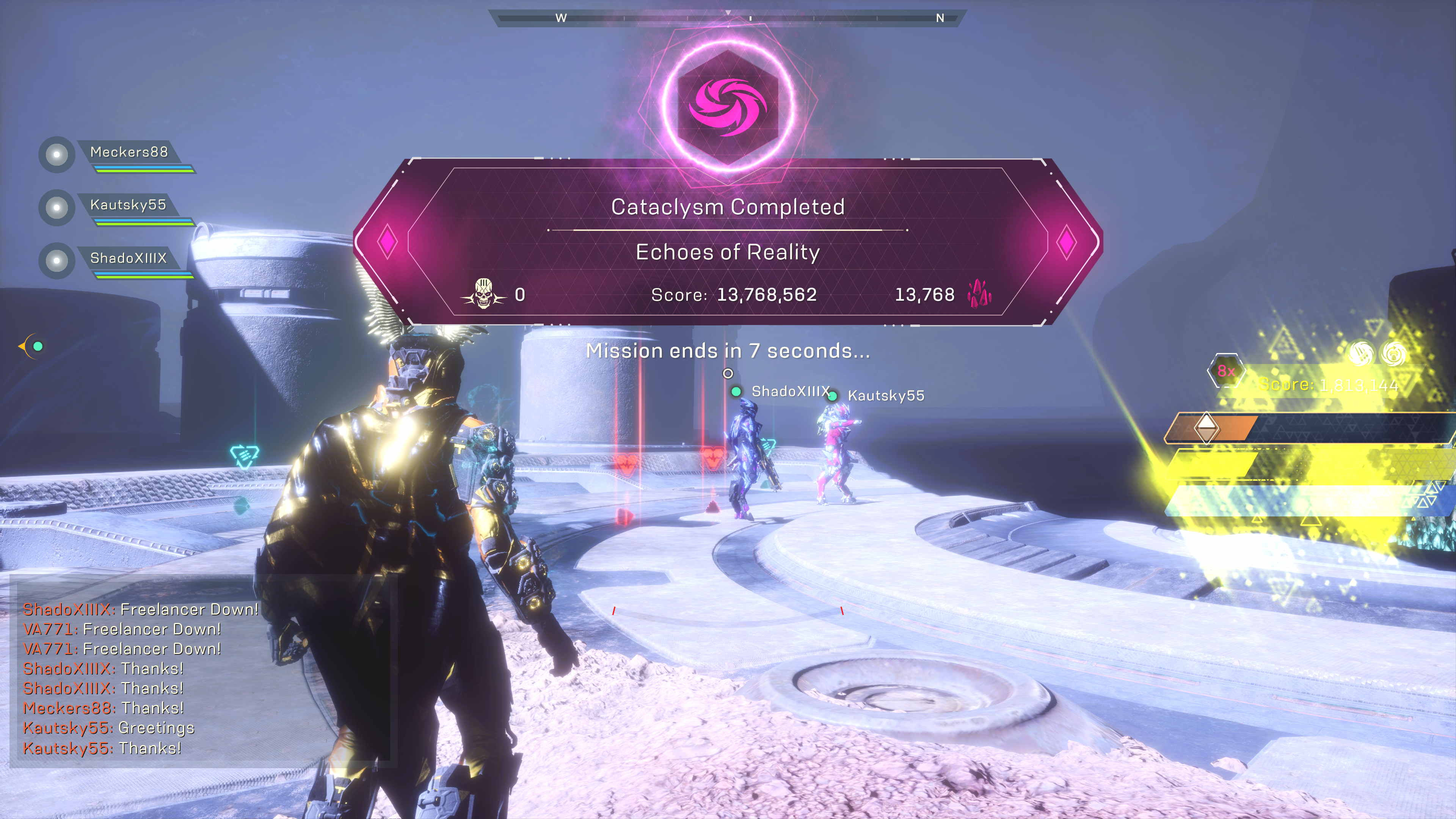Click the pink crystals reward icon
This screenshot has width=1456, height=819.
[x=979, y=294]
